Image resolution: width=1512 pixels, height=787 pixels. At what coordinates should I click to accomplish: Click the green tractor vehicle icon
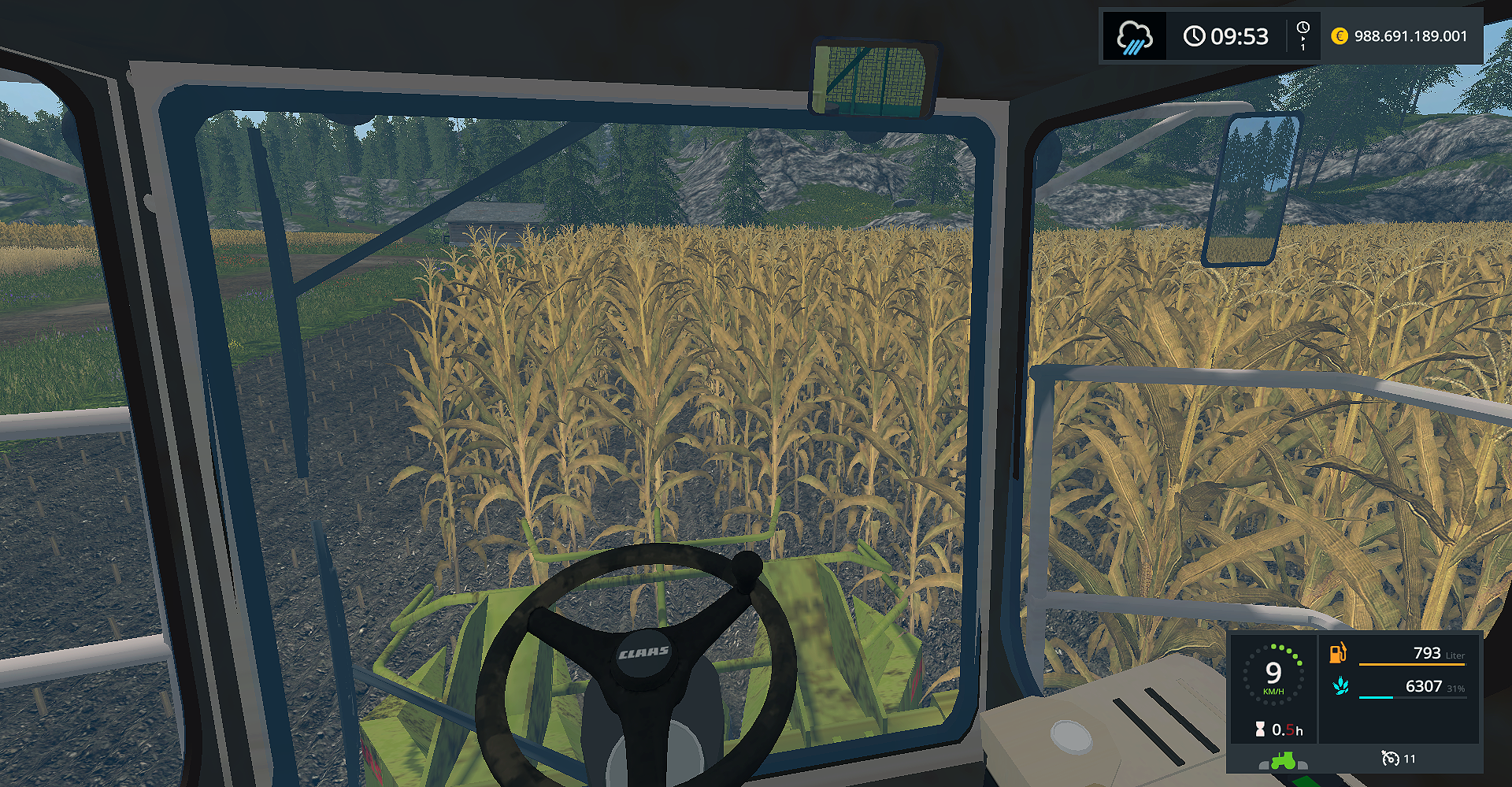[x=1283, y=760]
